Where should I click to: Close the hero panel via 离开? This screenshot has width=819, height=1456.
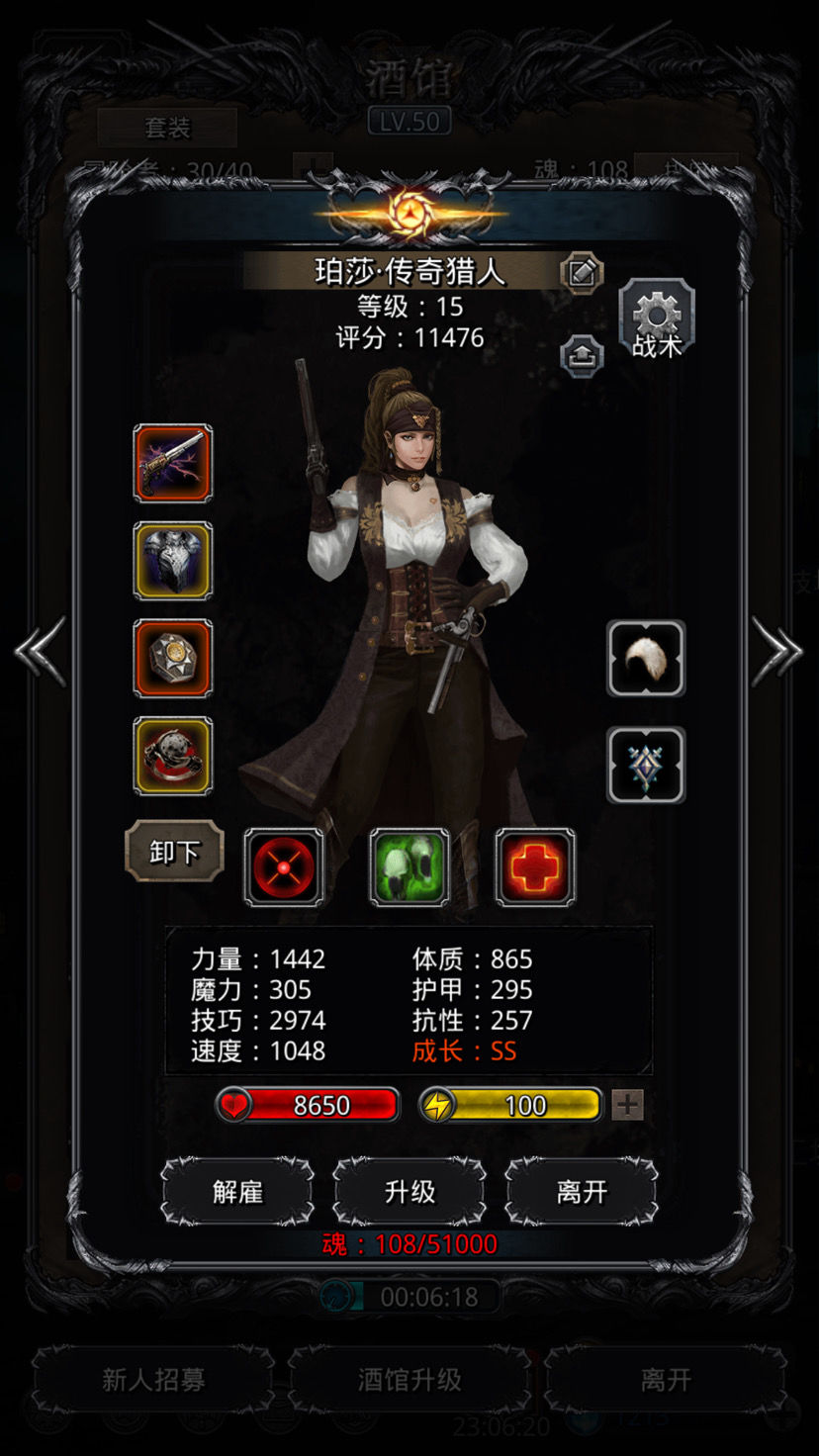(582, 1192)
